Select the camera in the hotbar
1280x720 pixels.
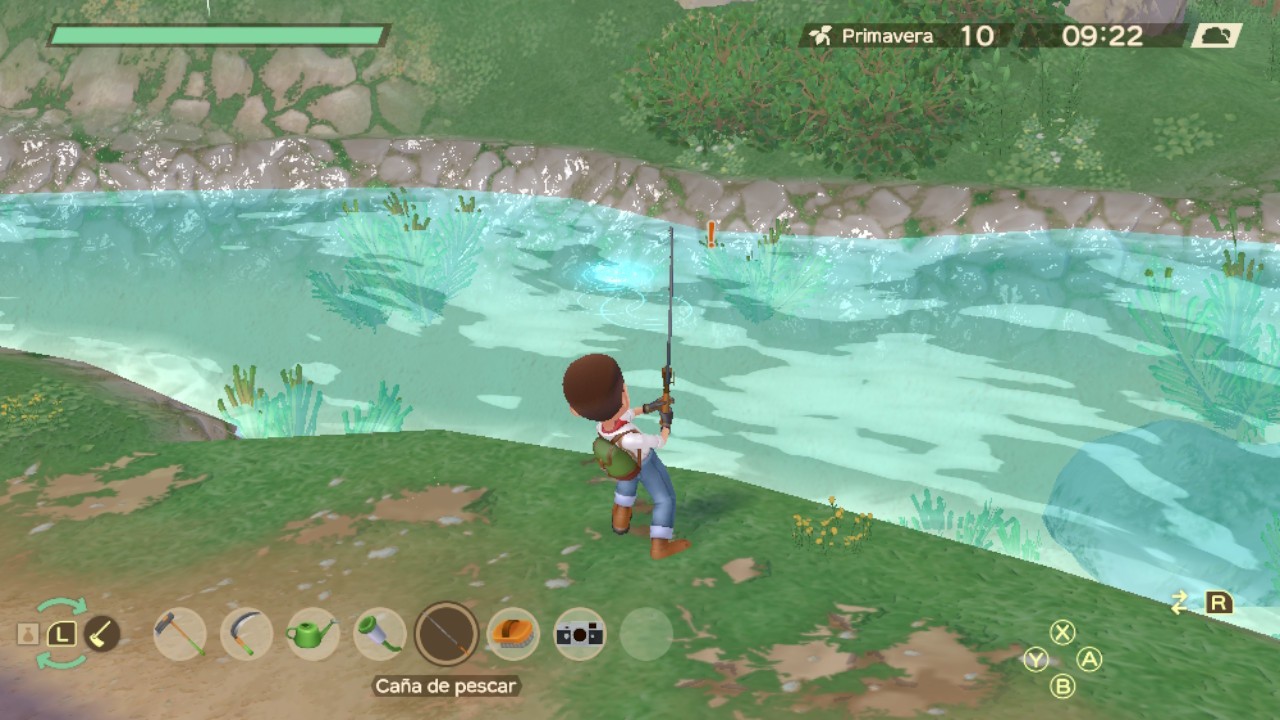pos(580,634)
